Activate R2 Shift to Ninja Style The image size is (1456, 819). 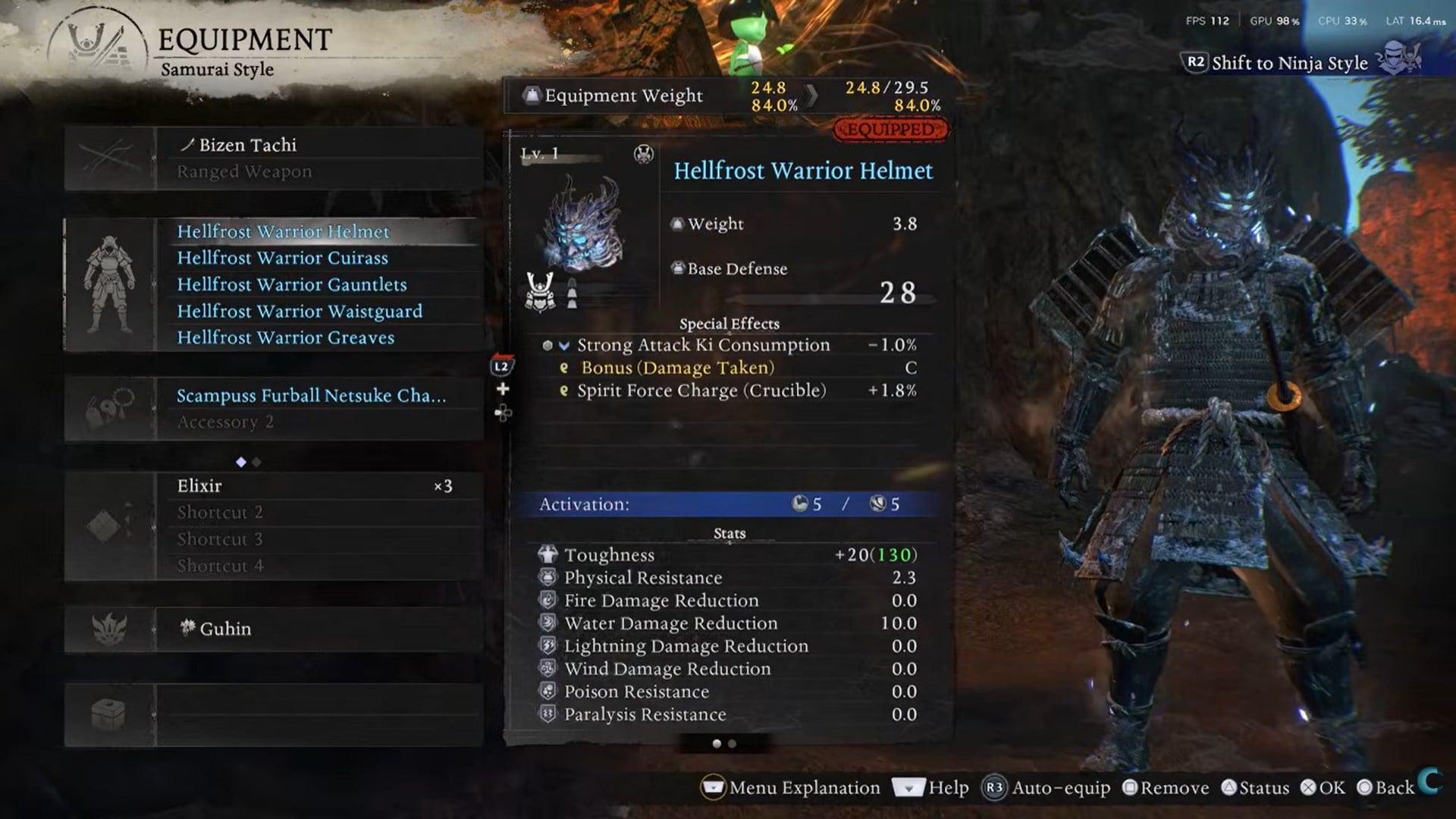(1196, 63)
